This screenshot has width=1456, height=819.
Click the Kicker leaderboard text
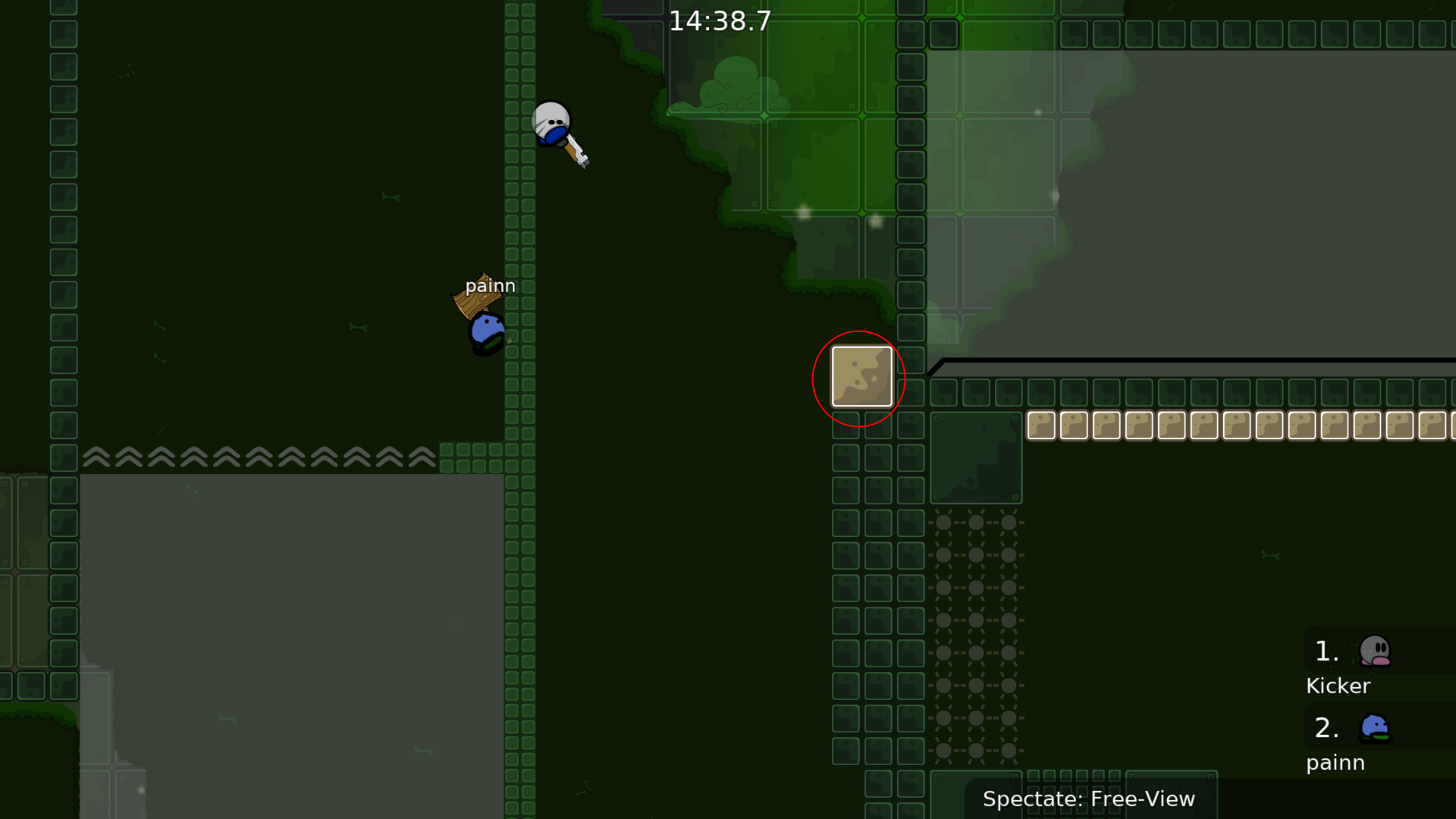click(1338, 686)
